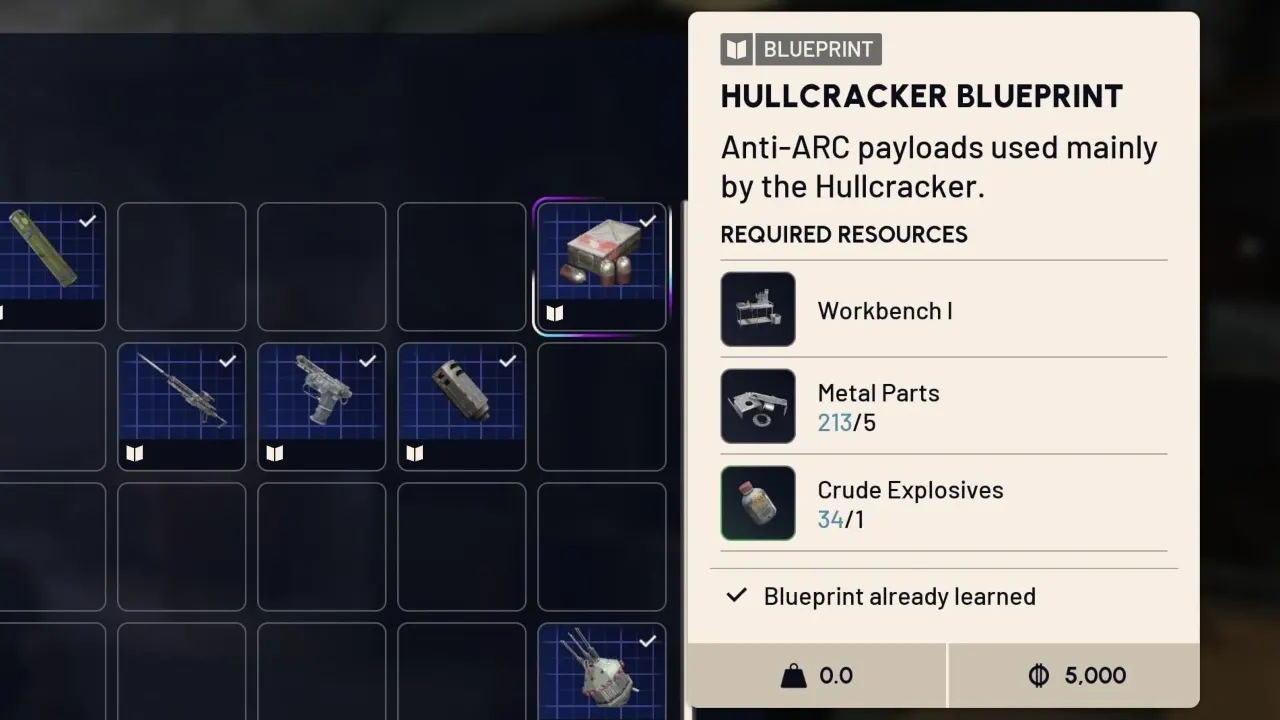Click the weight 0.0 button

[x=816, y=675]
